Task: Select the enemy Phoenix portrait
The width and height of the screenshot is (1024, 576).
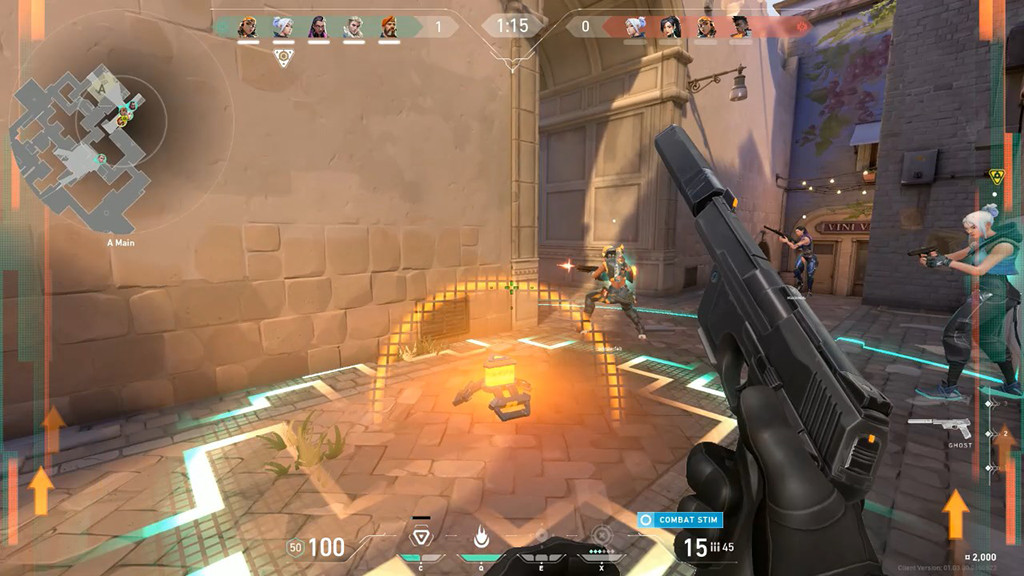Action: pos(739,27)
